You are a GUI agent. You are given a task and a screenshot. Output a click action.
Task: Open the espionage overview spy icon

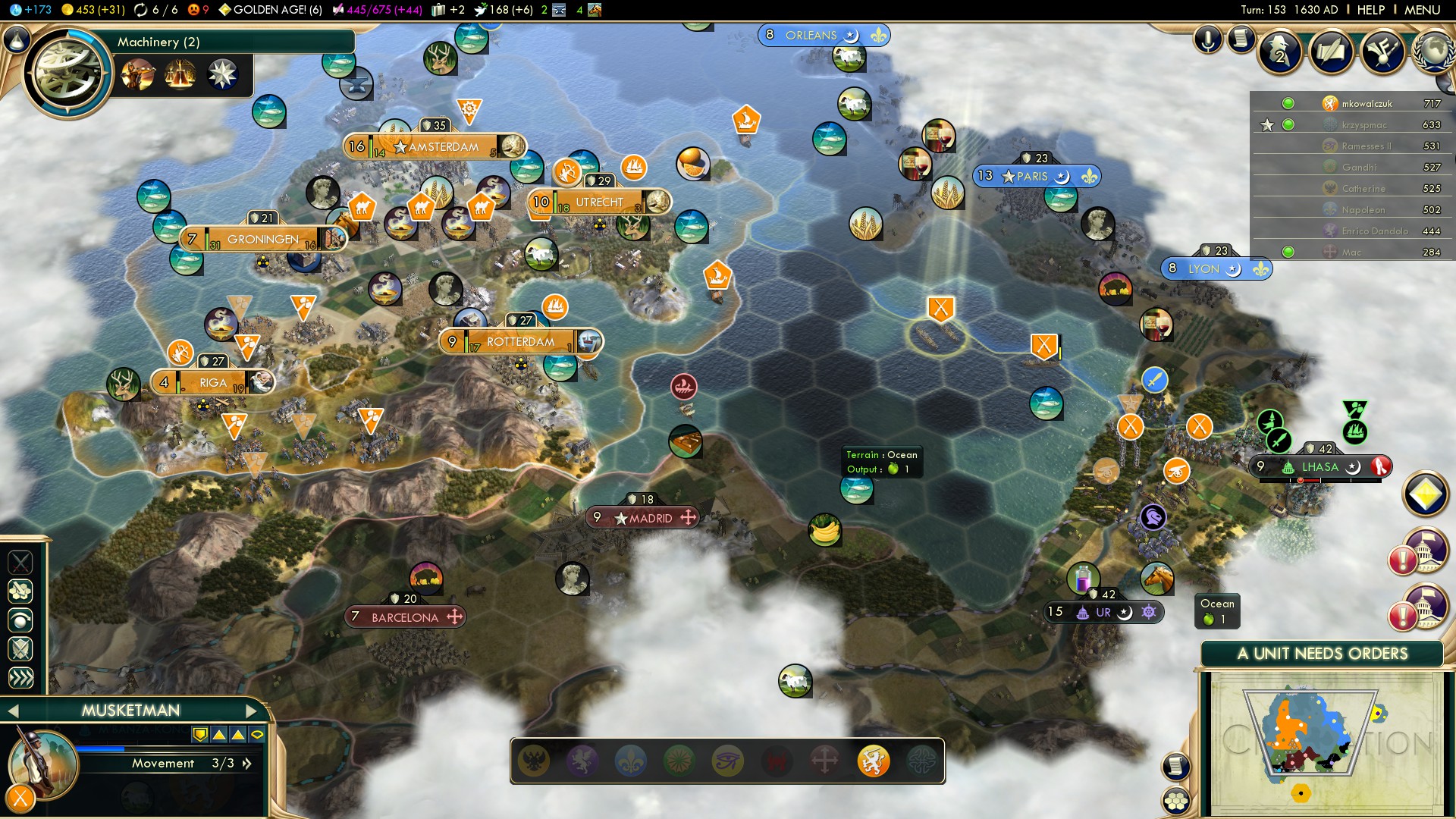click(1281, 52)
